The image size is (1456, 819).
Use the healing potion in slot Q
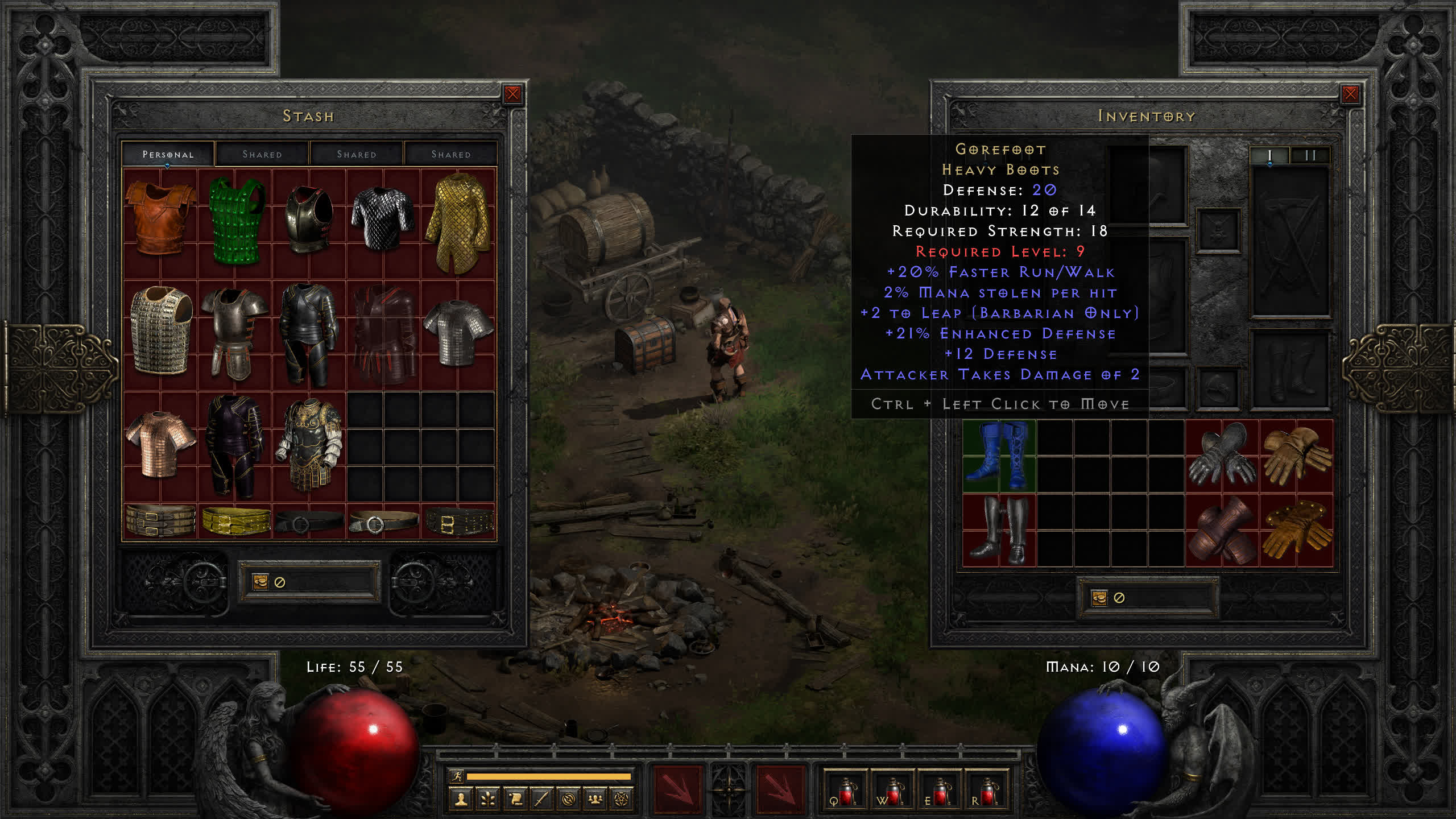(x=845, y=791)
